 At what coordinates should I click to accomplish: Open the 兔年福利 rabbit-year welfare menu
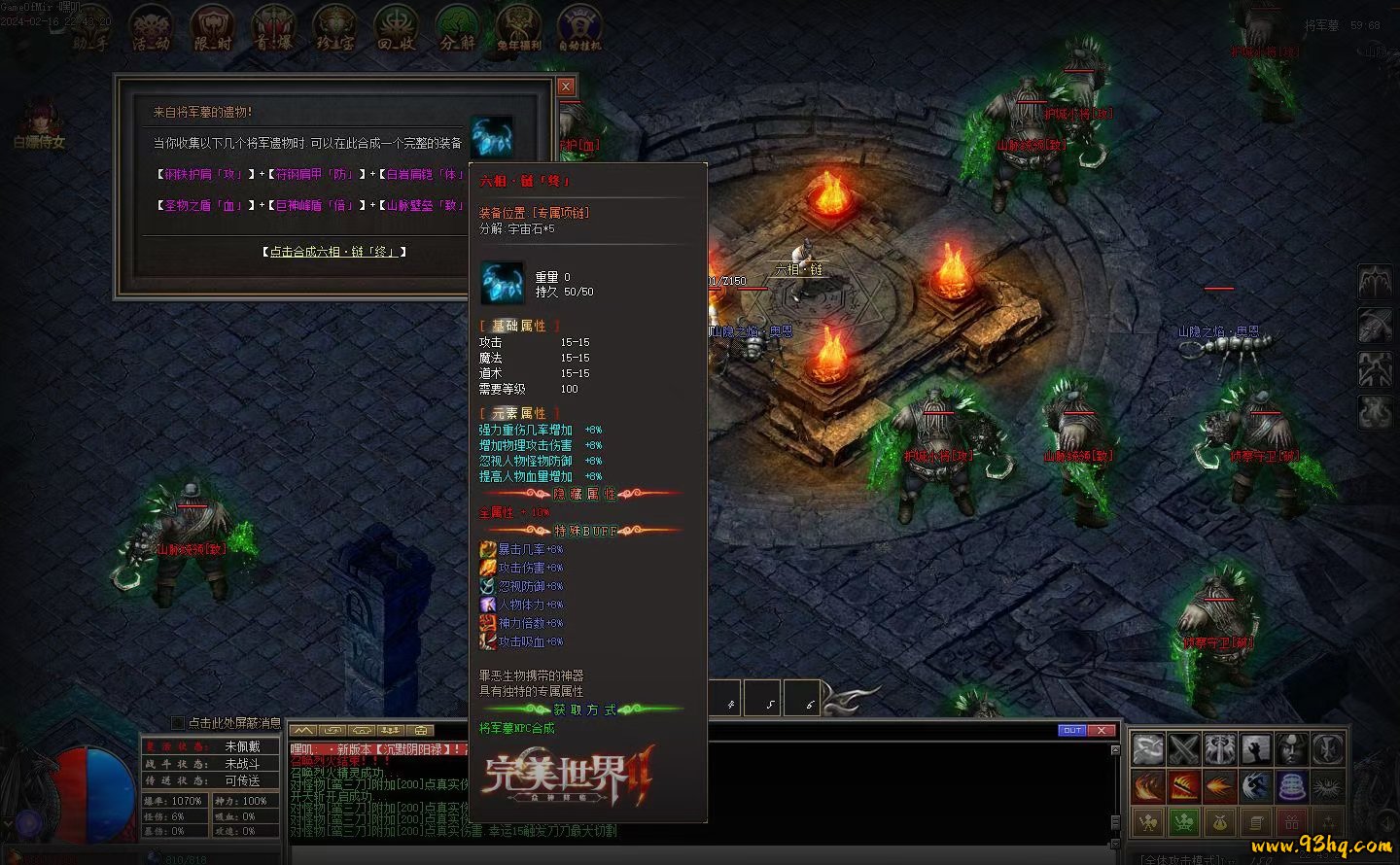pyautogui.click(x=519, y=28)
